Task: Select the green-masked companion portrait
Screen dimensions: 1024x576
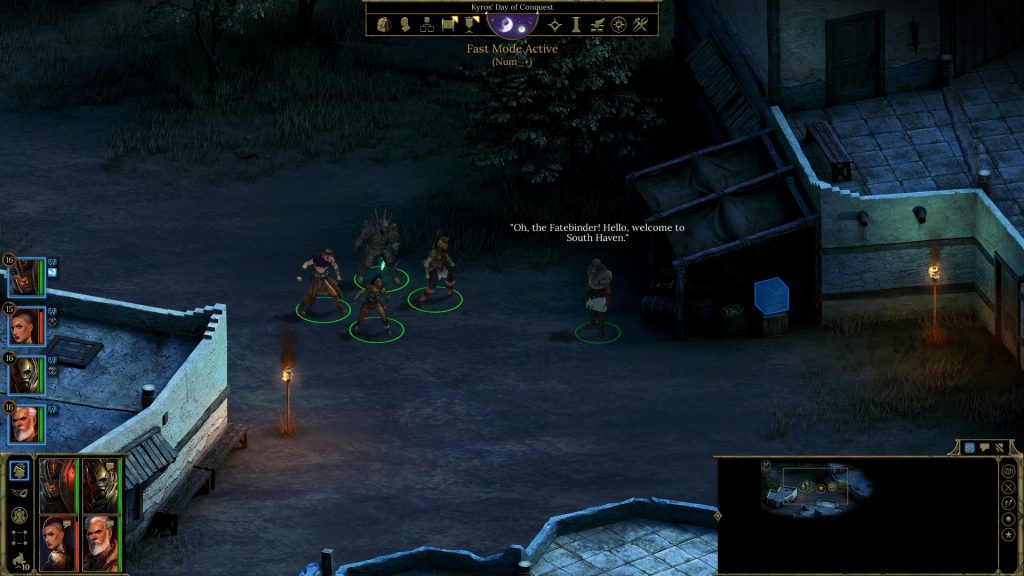Action: tap(27, 375)
